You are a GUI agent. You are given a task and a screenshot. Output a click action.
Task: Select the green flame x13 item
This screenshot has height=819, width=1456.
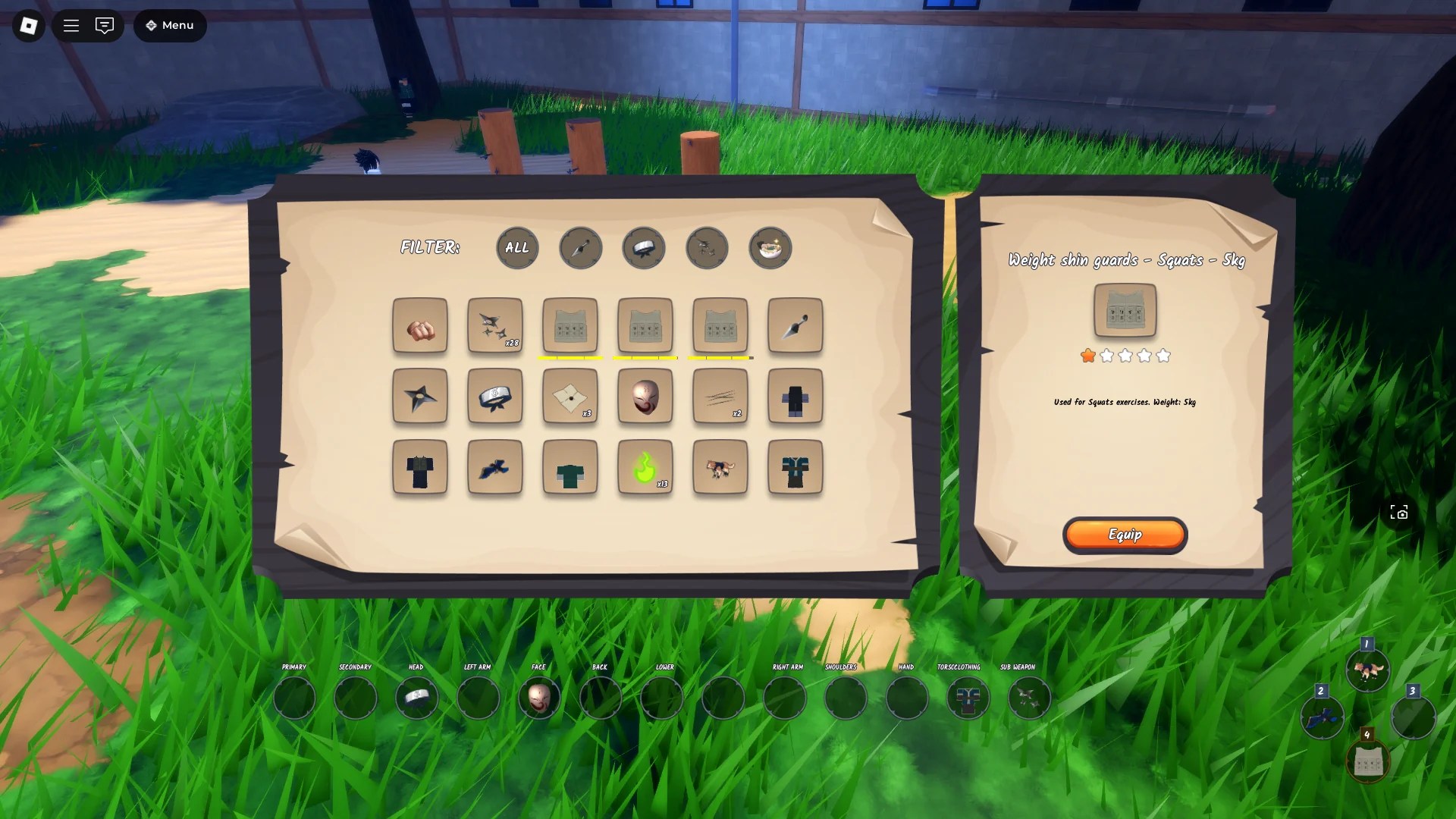pos(645,468)
